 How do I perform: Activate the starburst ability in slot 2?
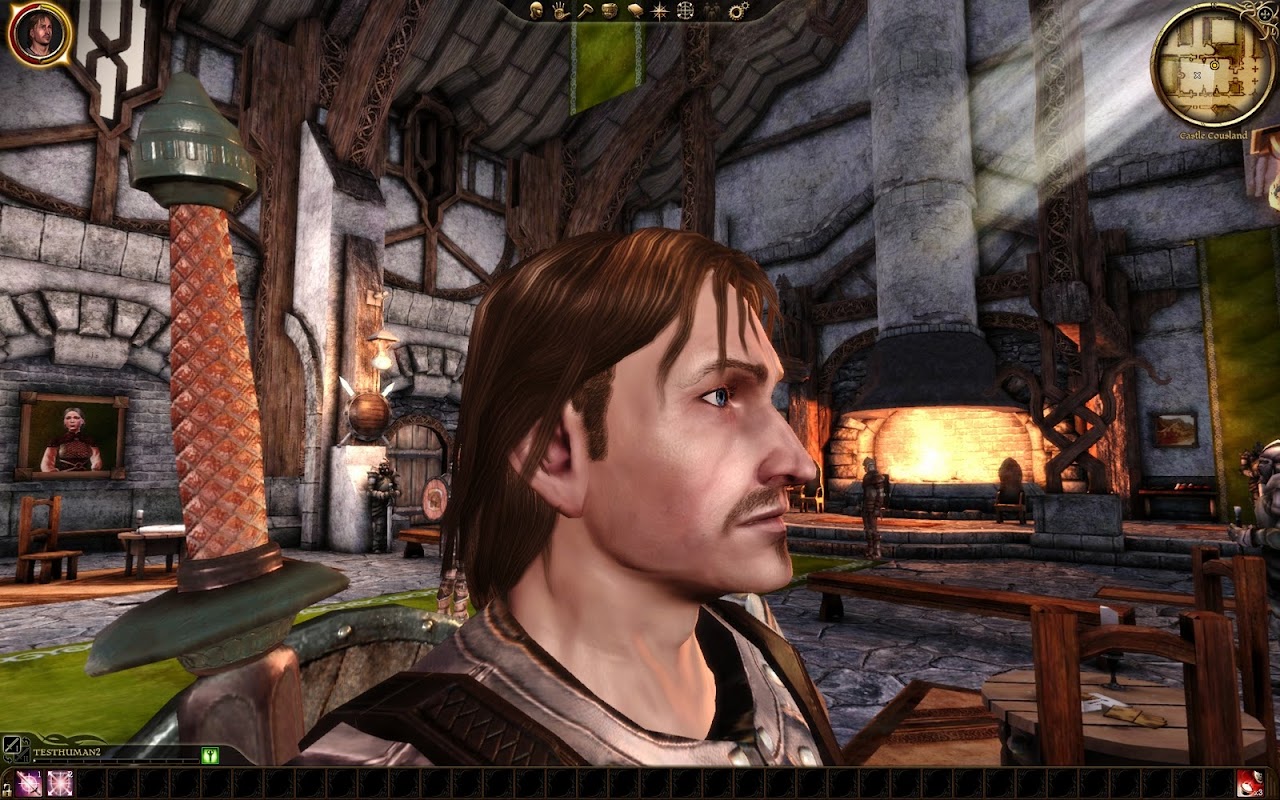pos(61,783)
